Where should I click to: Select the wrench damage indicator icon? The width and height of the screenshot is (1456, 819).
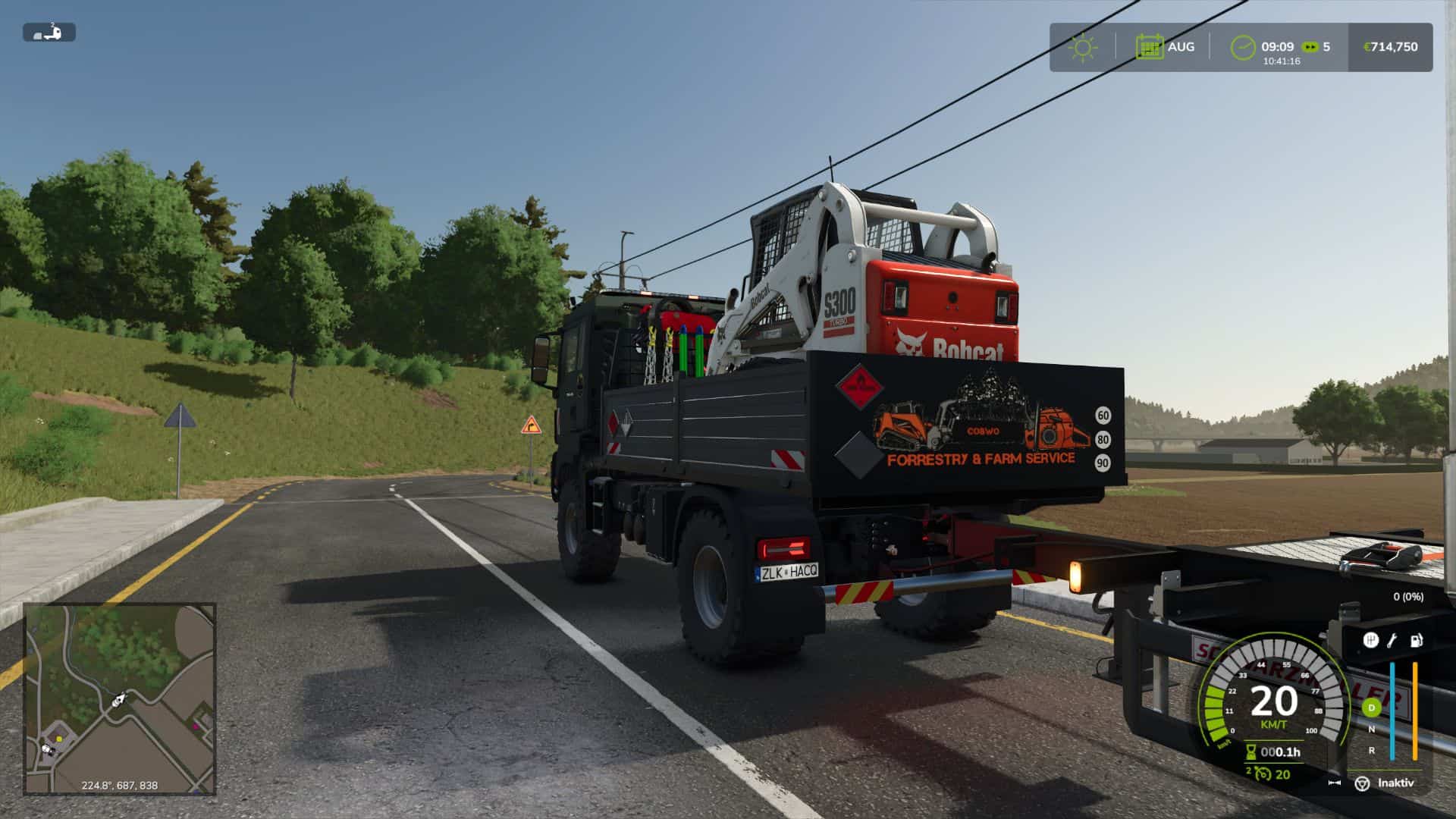coord(1392,641)
